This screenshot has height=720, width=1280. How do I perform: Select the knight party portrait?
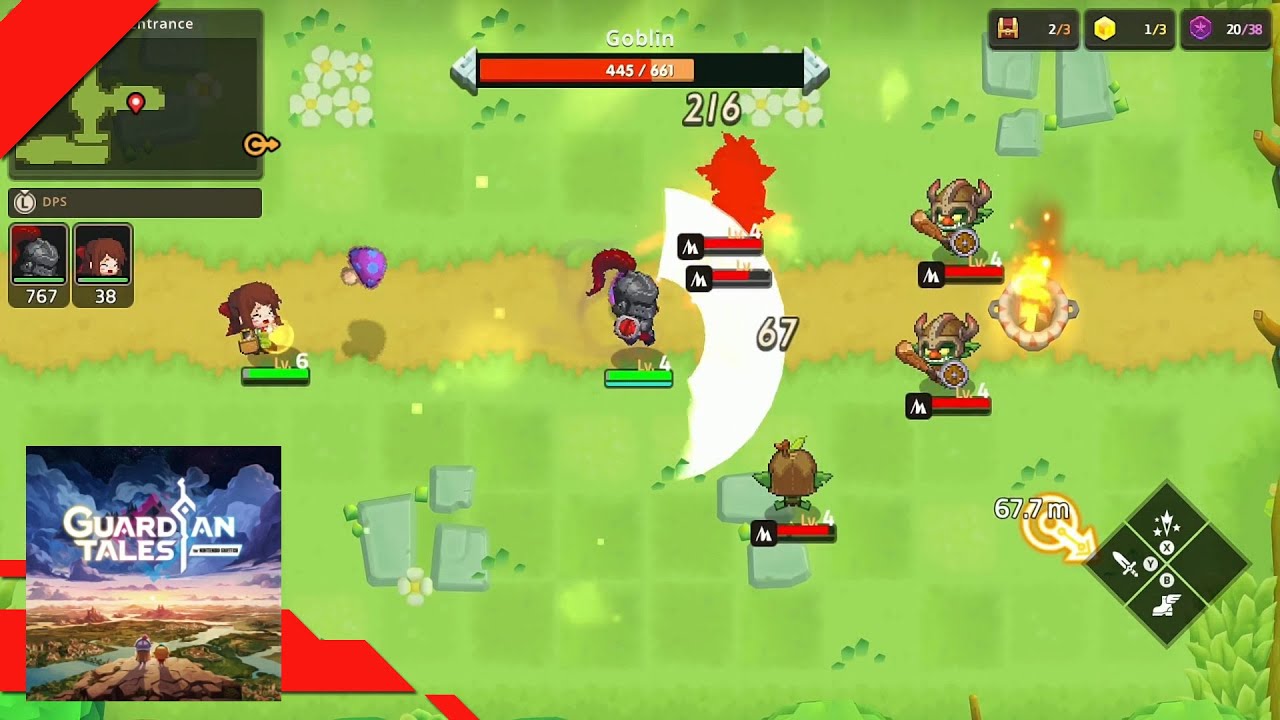[x=39, y=264]
